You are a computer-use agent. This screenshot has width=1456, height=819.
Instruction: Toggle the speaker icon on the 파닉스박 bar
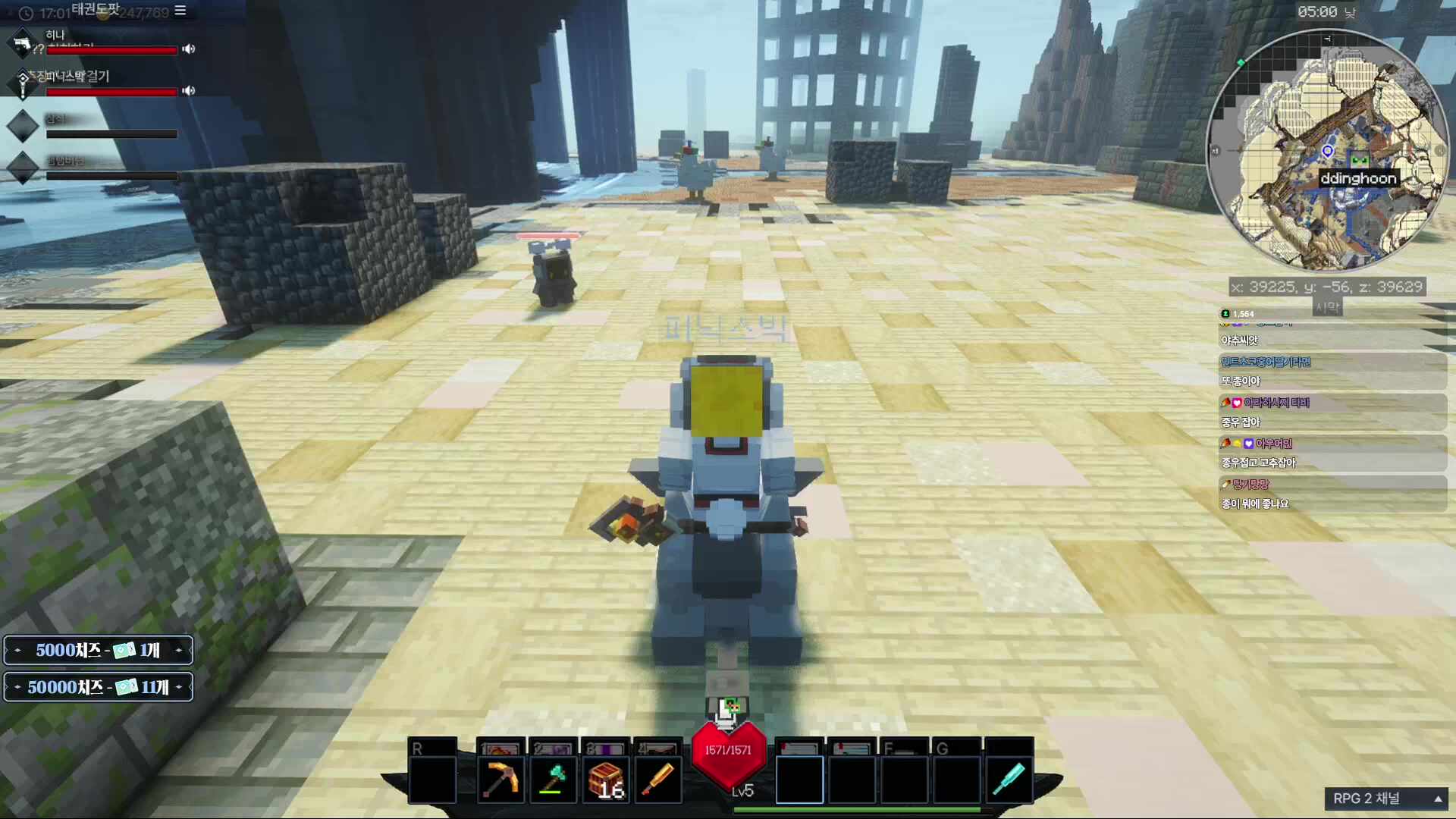[x=189, y=91]
